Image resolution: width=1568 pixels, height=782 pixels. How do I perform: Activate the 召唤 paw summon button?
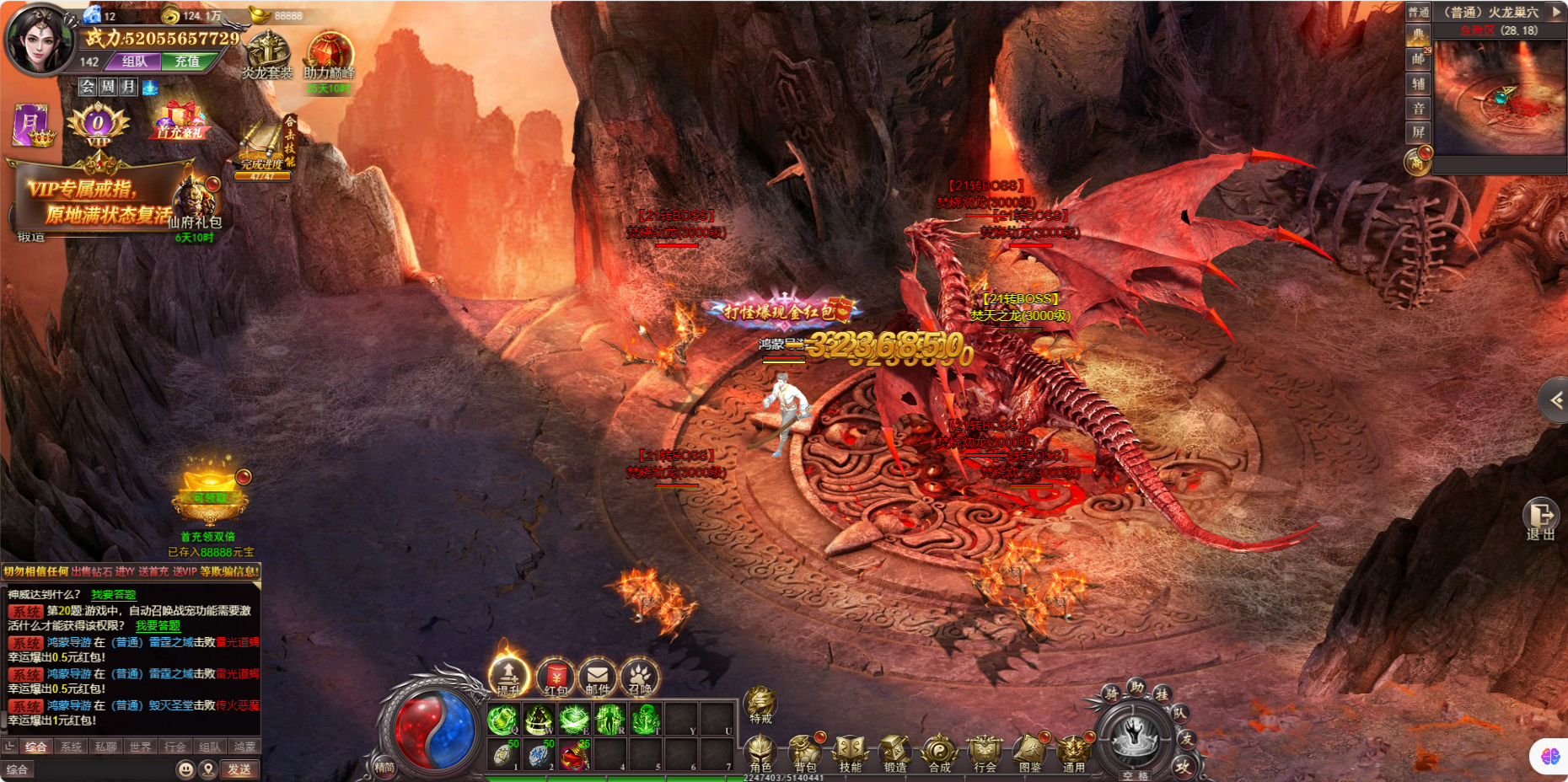[x=640, y=677]
